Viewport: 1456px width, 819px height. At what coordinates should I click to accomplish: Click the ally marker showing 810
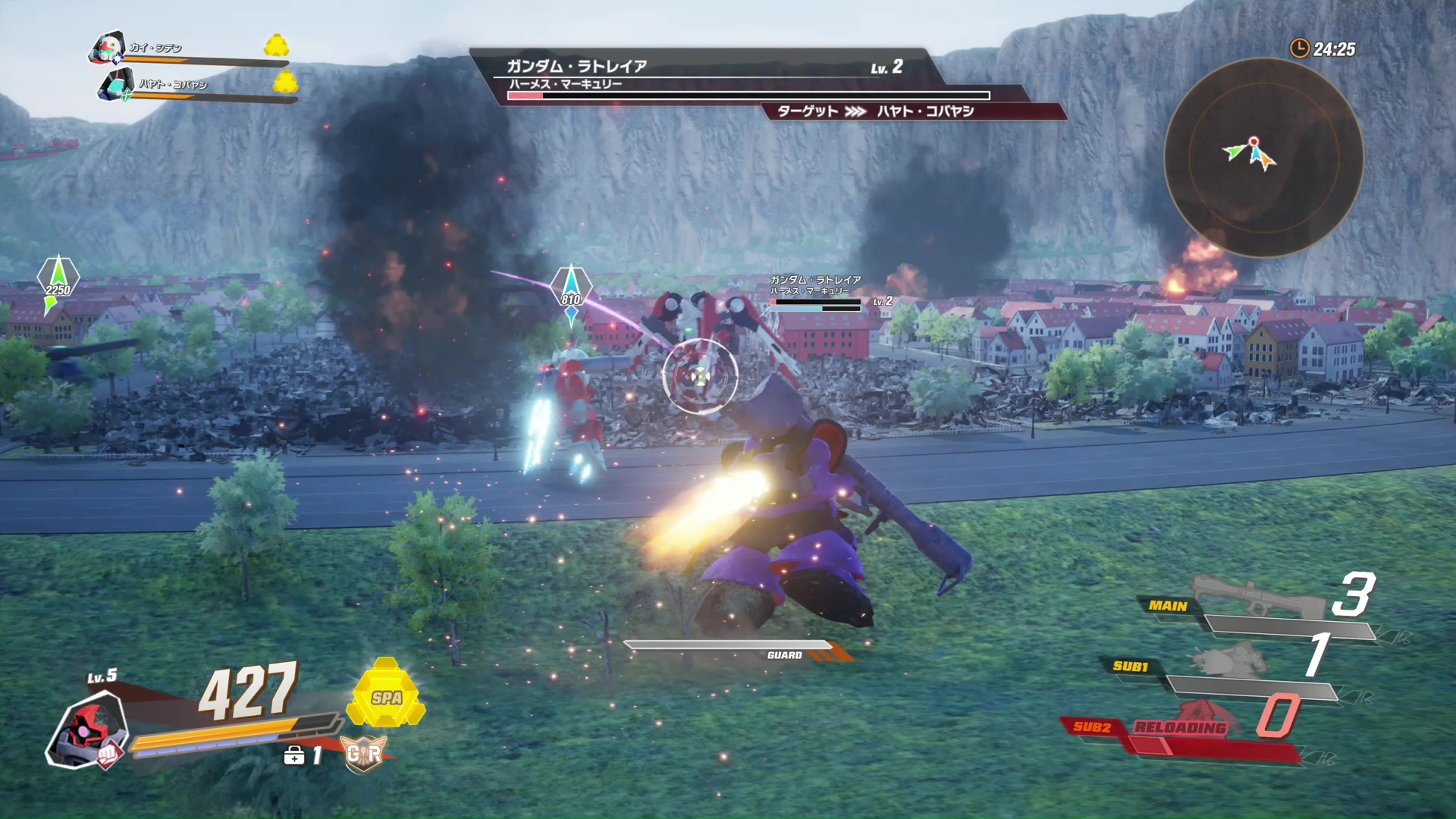coord(570,292)
